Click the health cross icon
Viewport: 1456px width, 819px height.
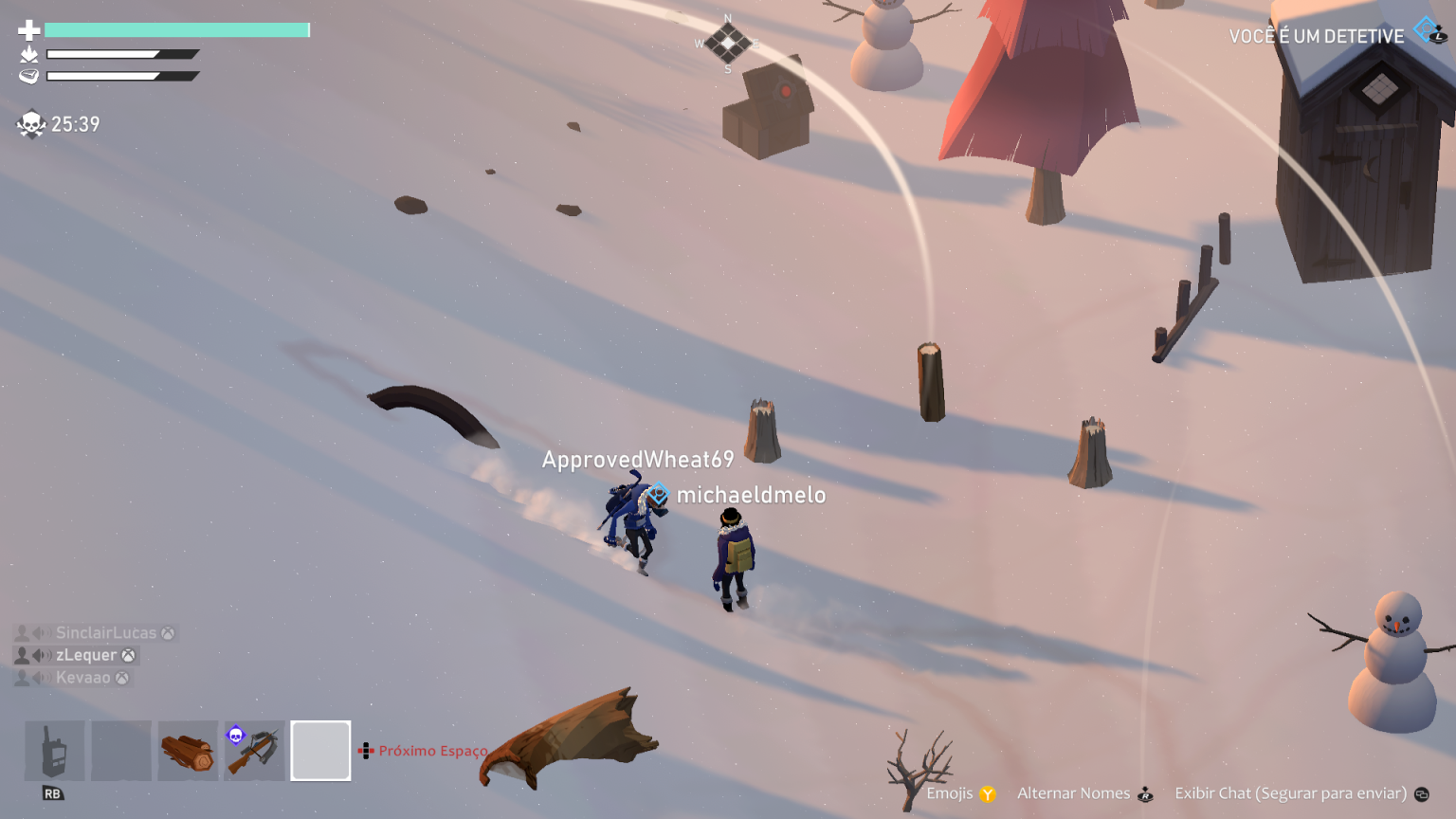click(26, 28)
